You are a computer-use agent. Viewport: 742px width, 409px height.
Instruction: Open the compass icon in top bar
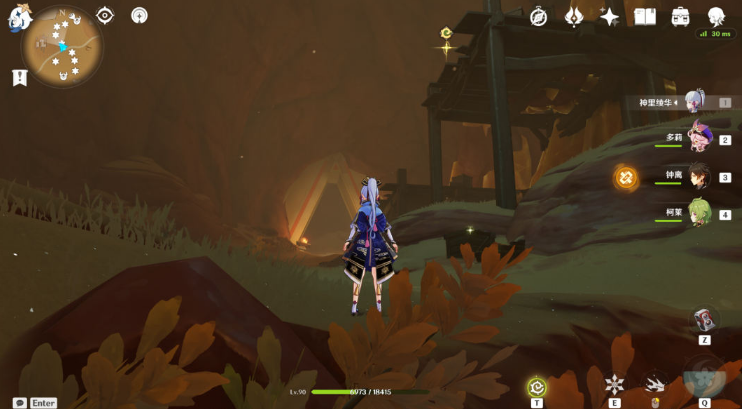point(538,16)
